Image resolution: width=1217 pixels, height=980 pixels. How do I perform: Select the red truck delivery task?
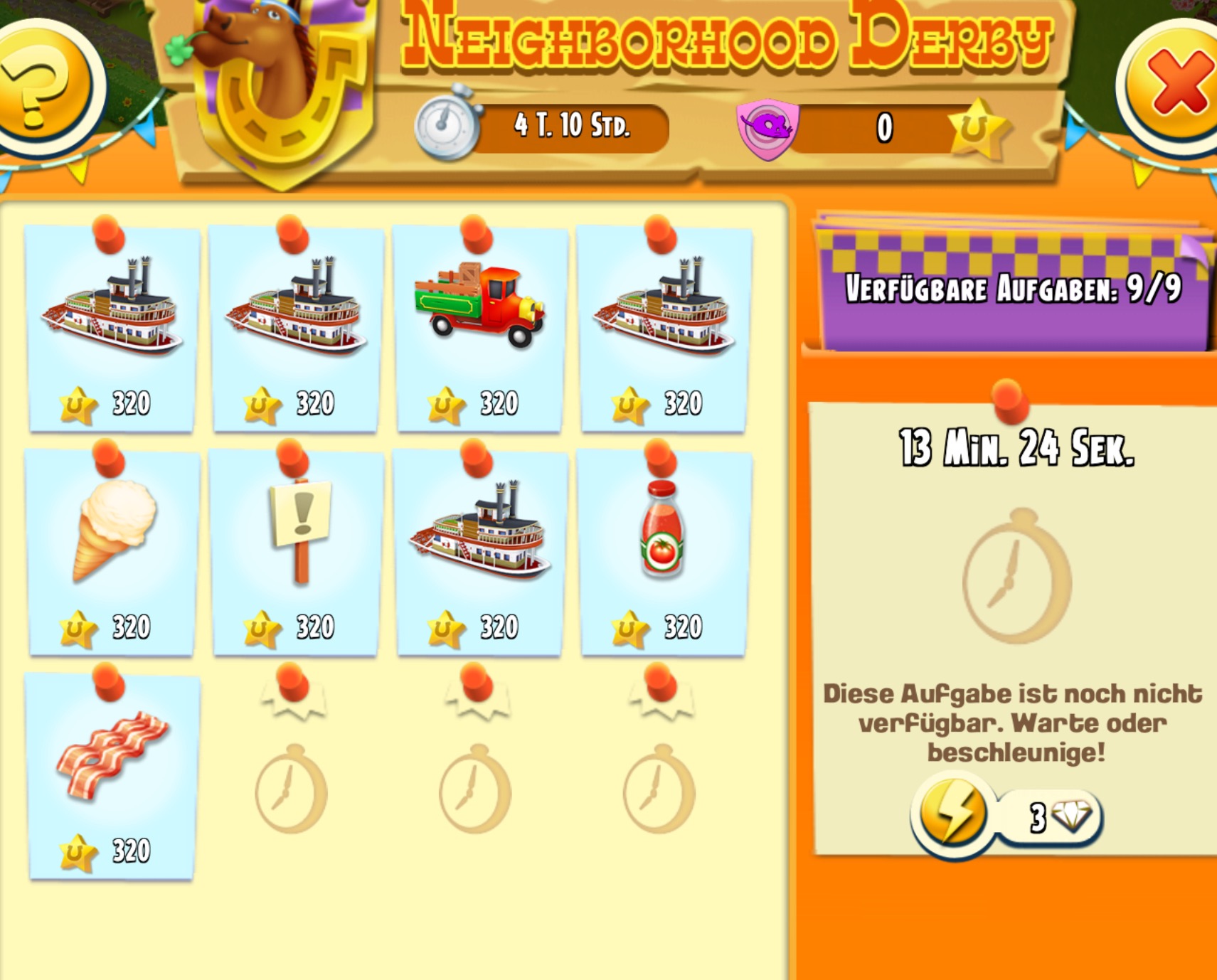[479, 329]
